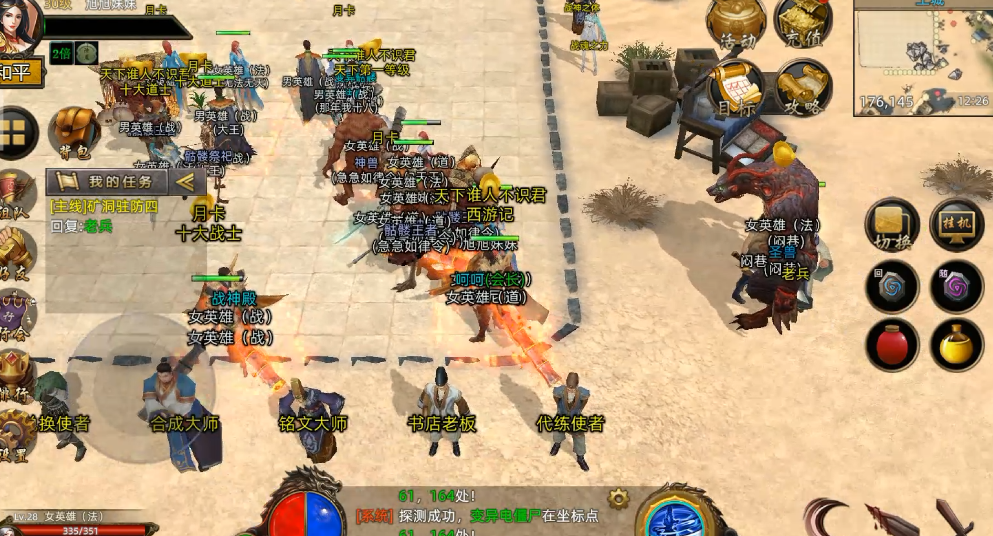The image size is (993, 536).
Task: Select the 矿洞驻防四 main quest entry
Action: coord(105,207)
